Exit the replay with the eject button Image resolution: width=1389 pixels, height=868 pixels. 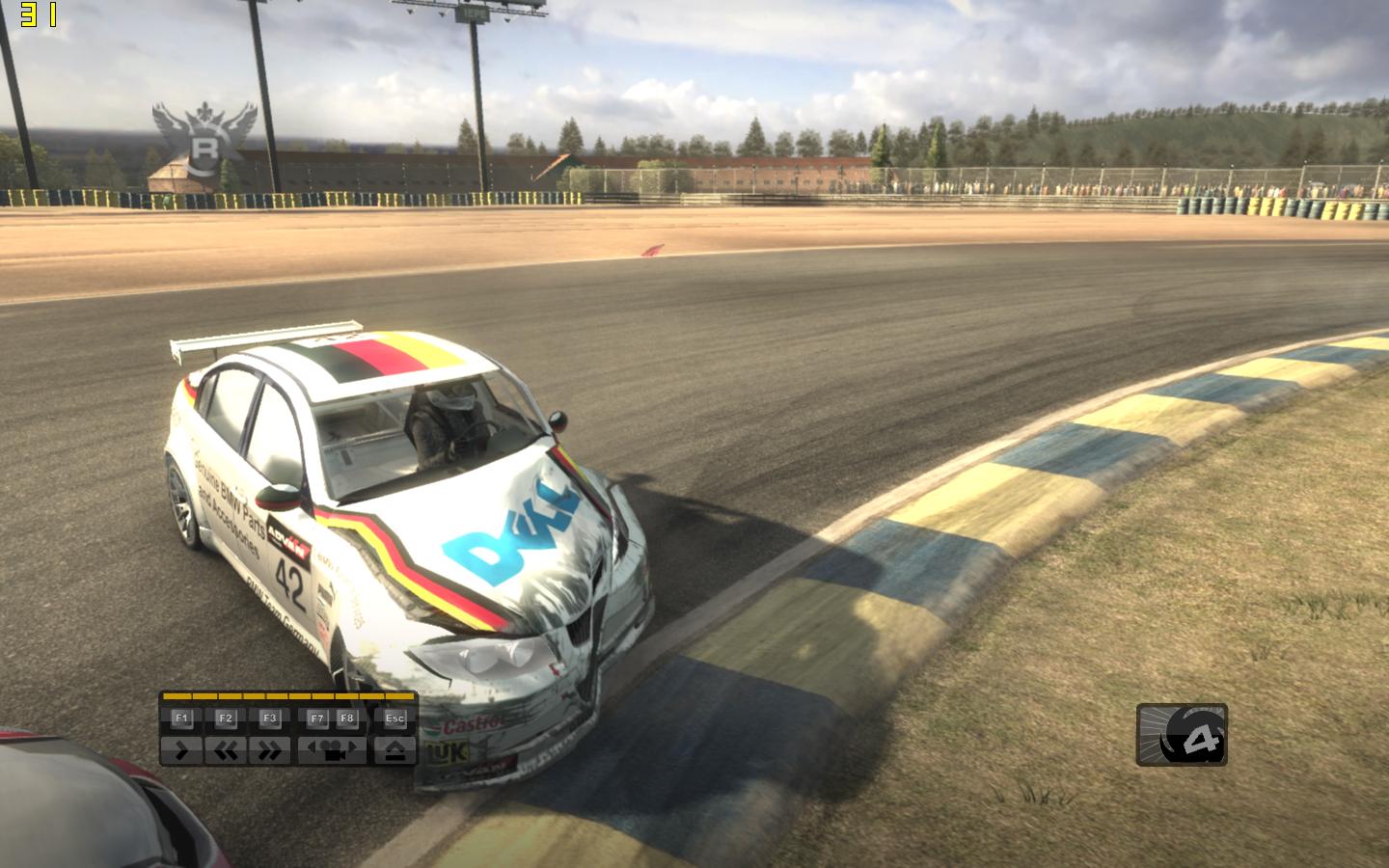[395, 750]
